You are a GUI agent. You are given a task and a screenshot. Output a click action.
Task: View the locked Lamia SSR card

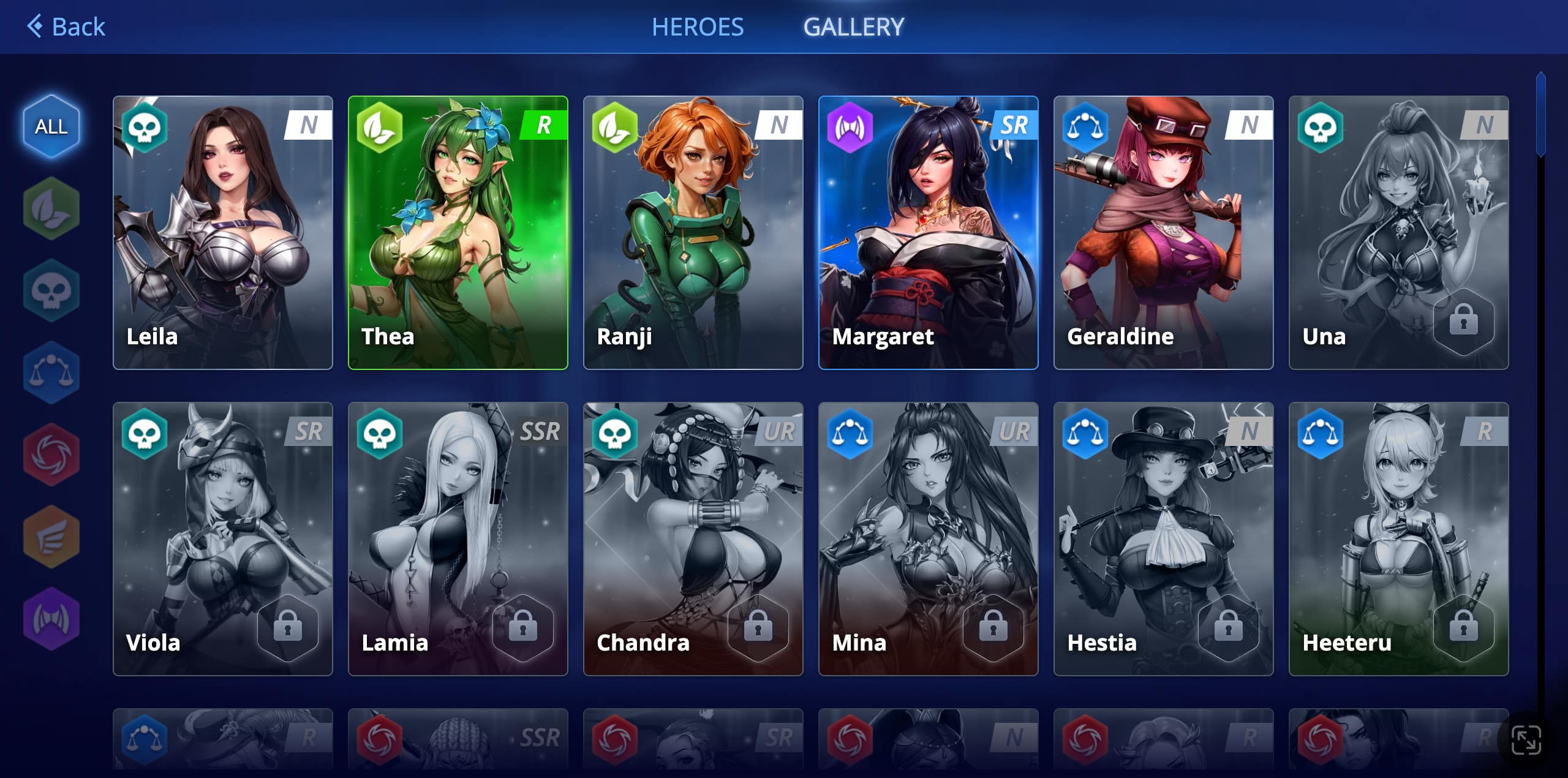coord(458,539)
